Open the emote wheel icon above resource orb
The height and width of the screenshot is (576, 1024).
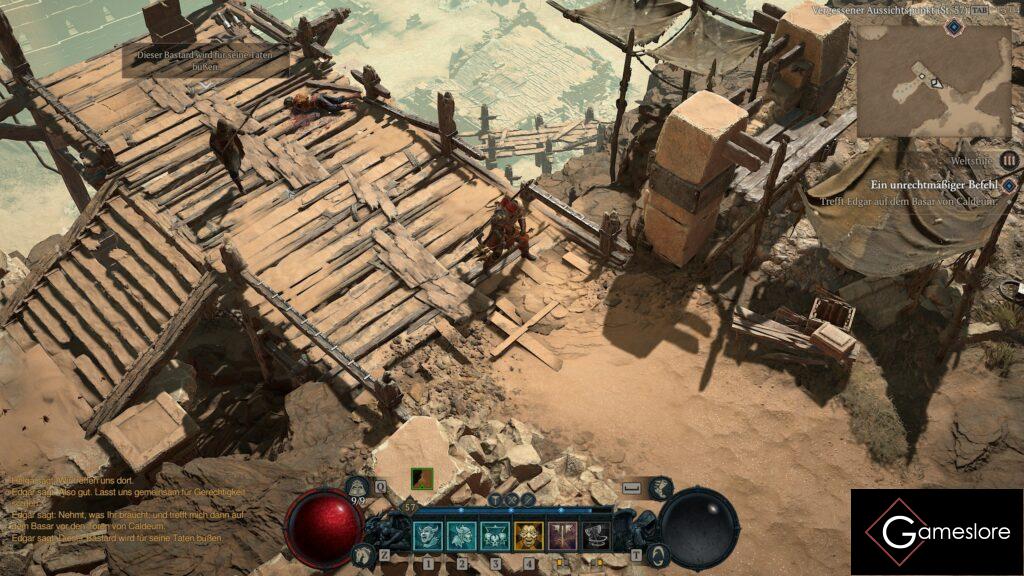pyautogui.click(x=661, y=488)
